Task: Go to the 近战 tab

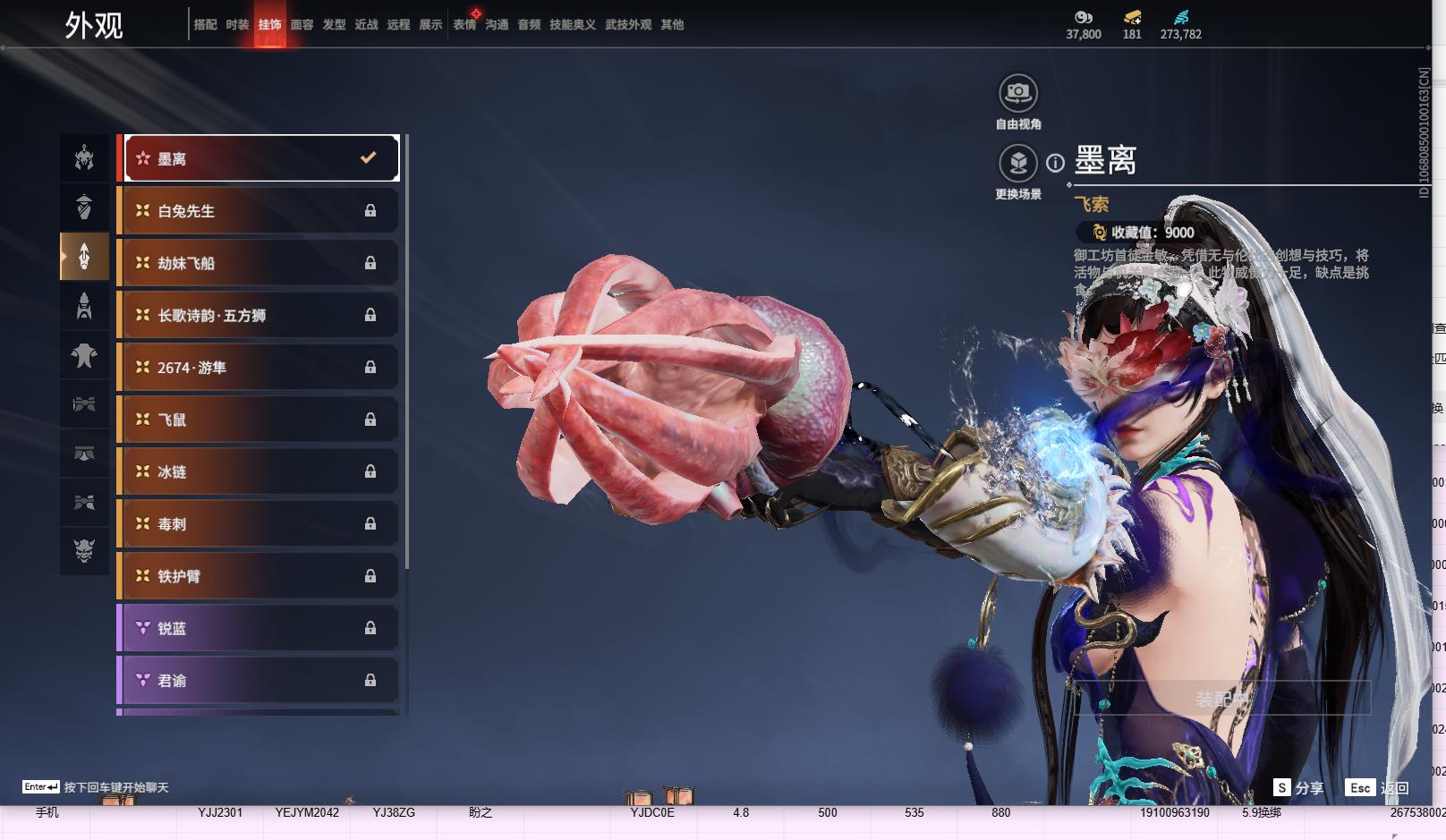Action: (366, 25)
